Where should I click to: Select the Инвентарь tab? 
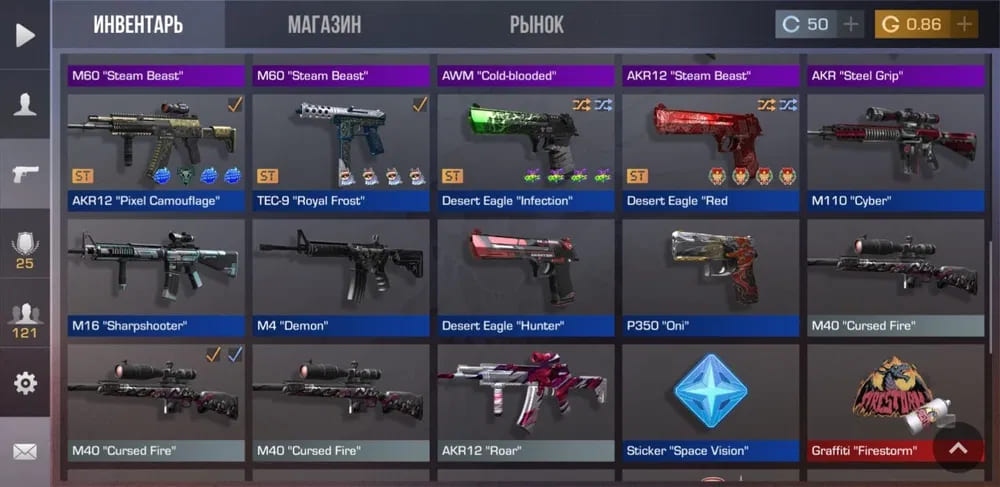click(138, 25)
